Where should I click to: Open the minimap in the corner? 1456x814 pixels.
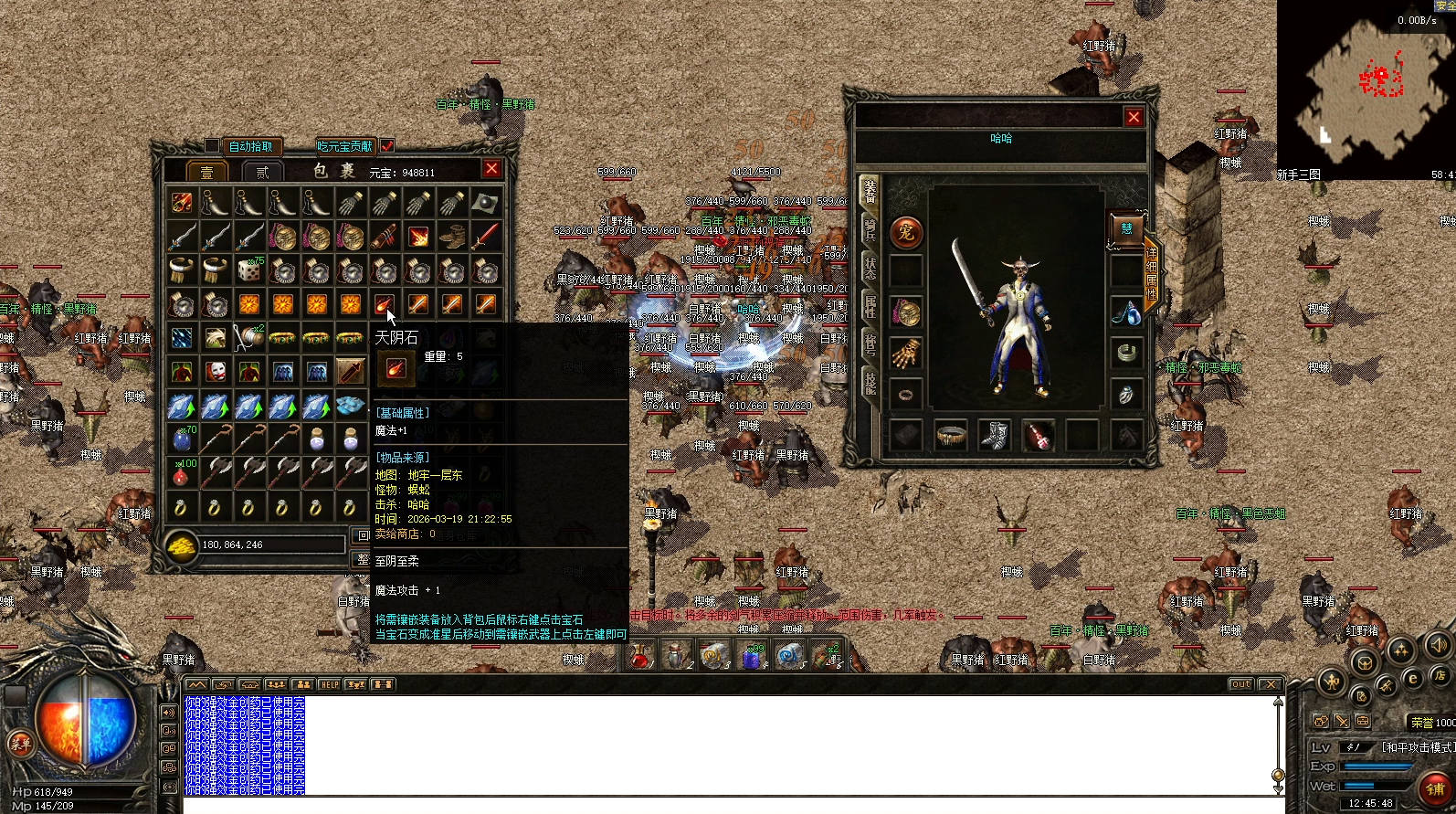[1365, 90]
